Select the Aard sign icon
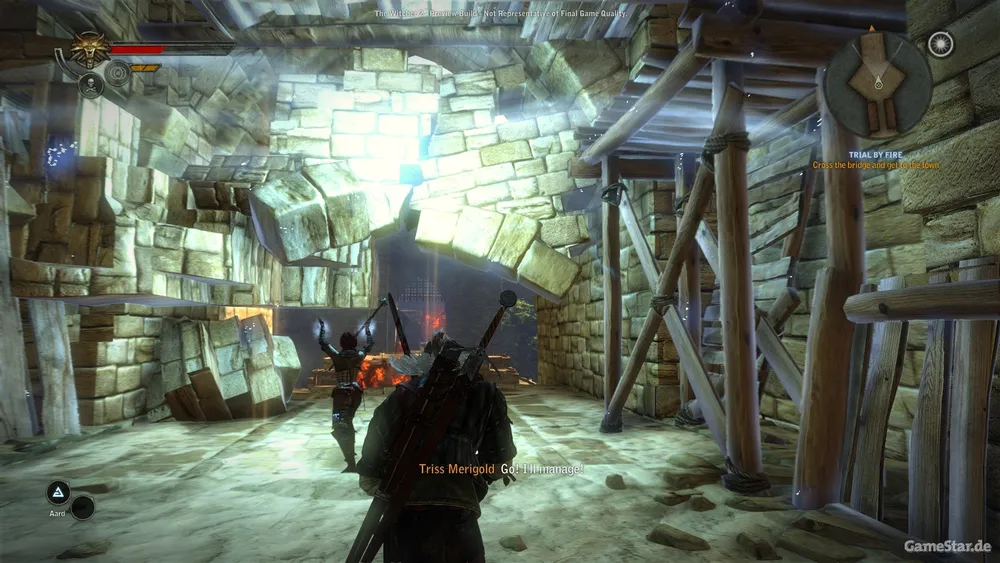This screenshot has height=563, width=1000. 59,491
